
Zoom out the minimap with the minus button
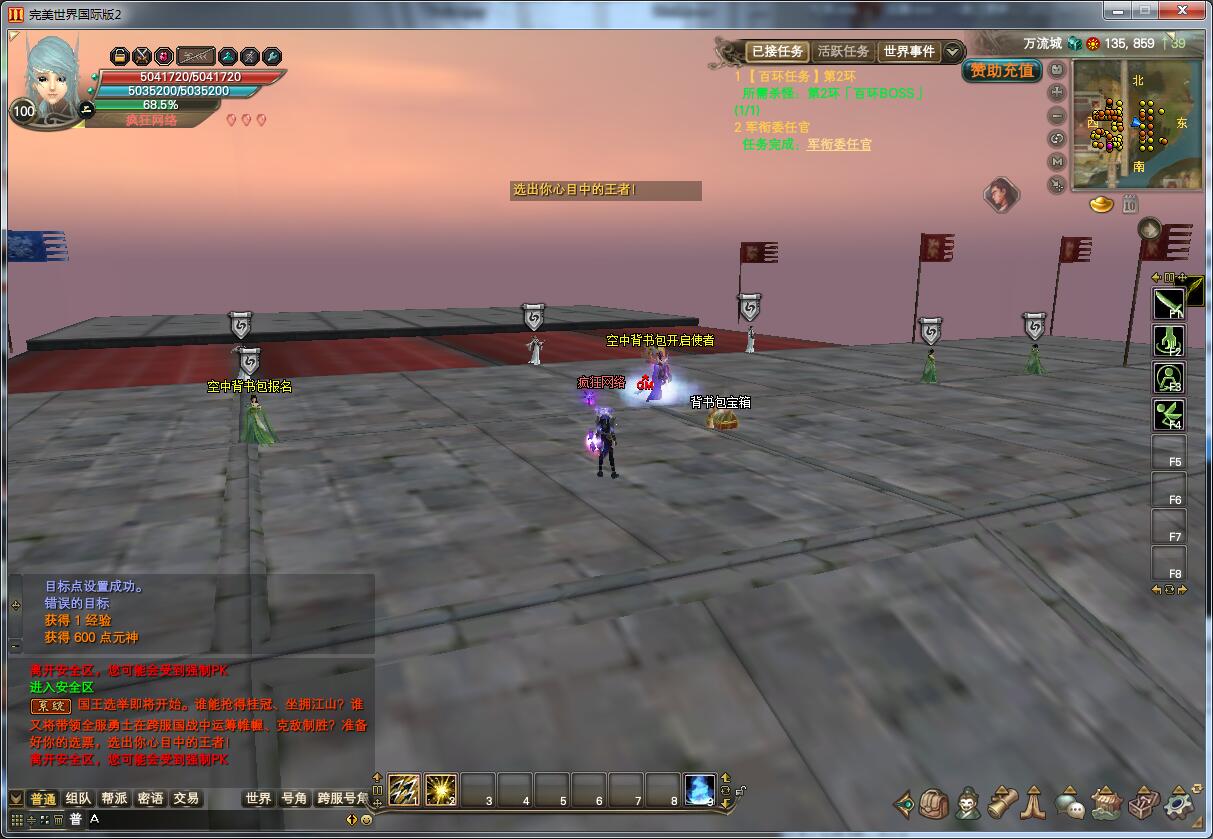coord(1057,116)
